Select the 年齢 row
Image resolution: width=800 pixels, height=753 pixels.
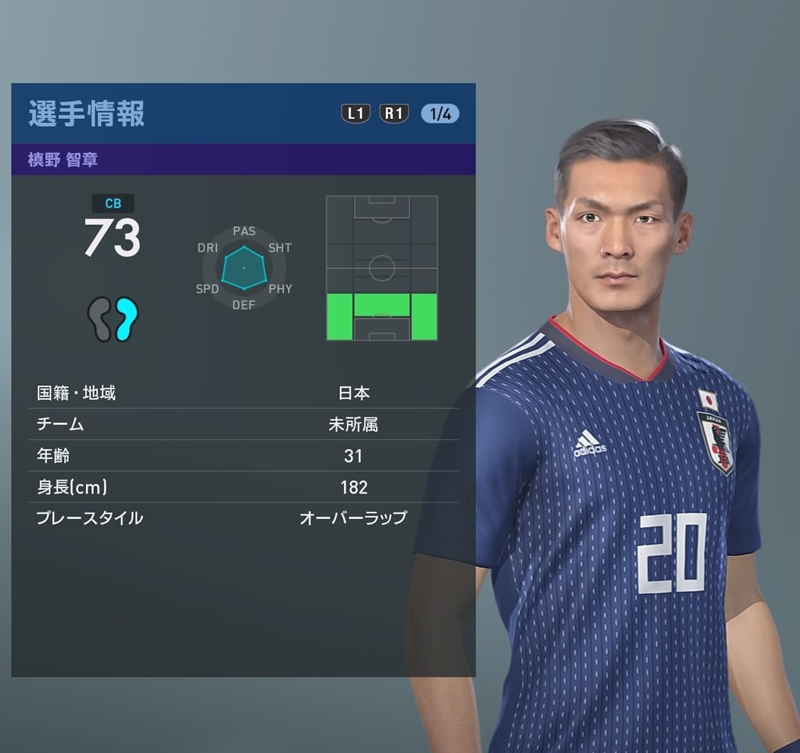[x=243, y=456]
